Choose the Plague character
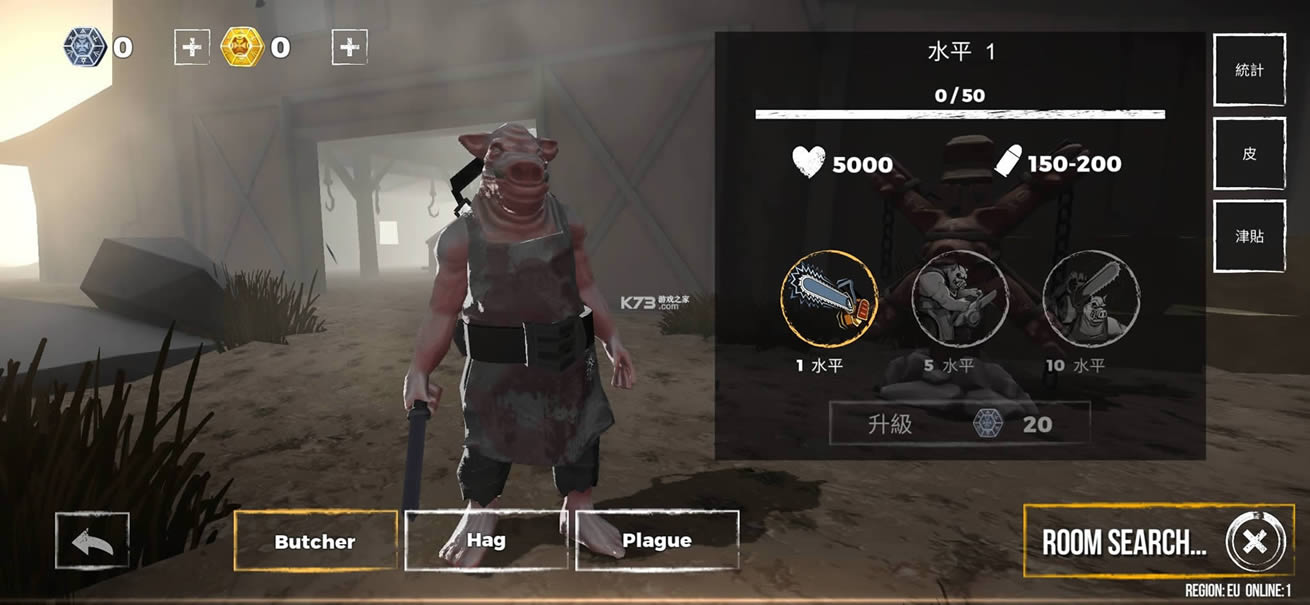 coord(657,540)
